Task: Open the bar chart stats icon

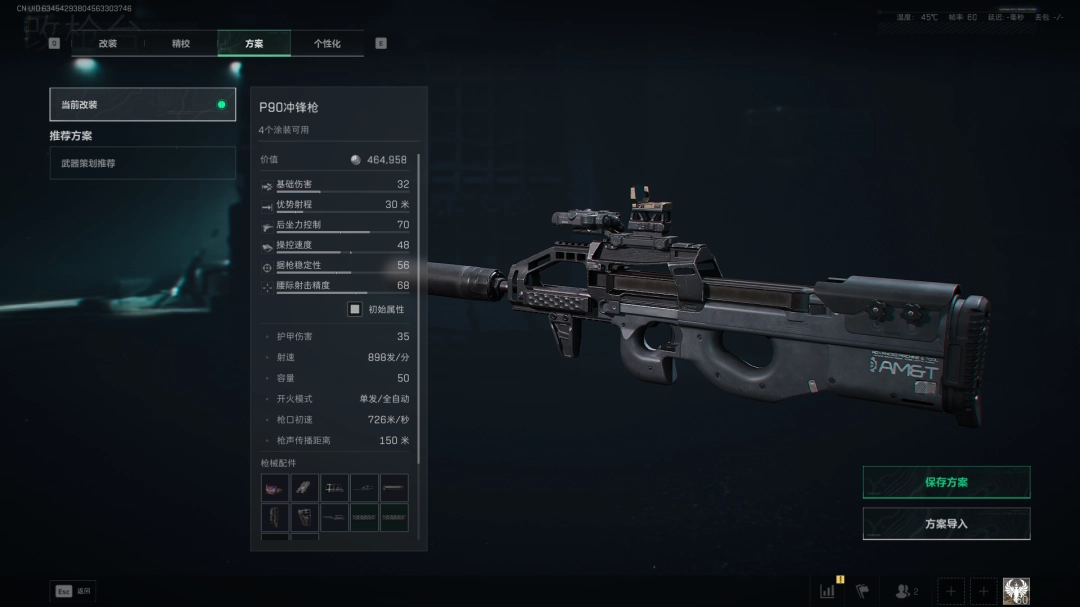Action: coord(828,591)
